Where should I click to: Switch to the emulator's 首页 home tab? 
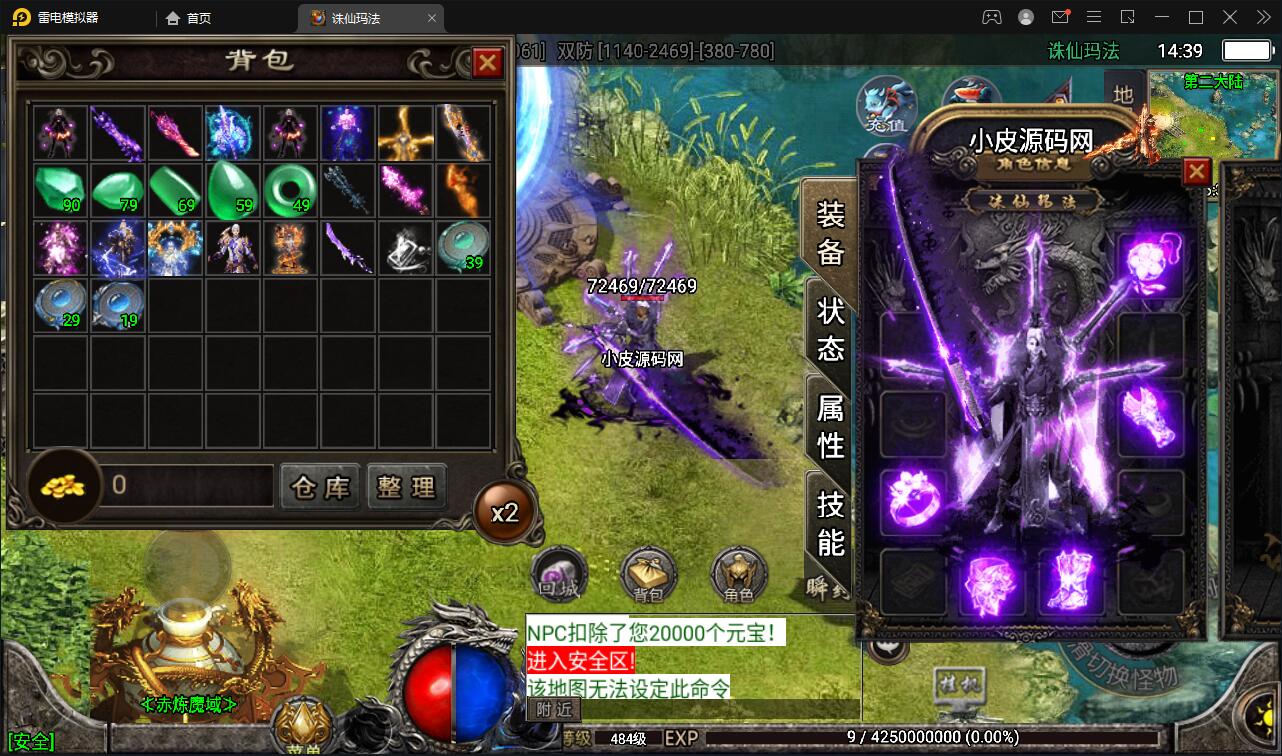[x=189, y=18]
